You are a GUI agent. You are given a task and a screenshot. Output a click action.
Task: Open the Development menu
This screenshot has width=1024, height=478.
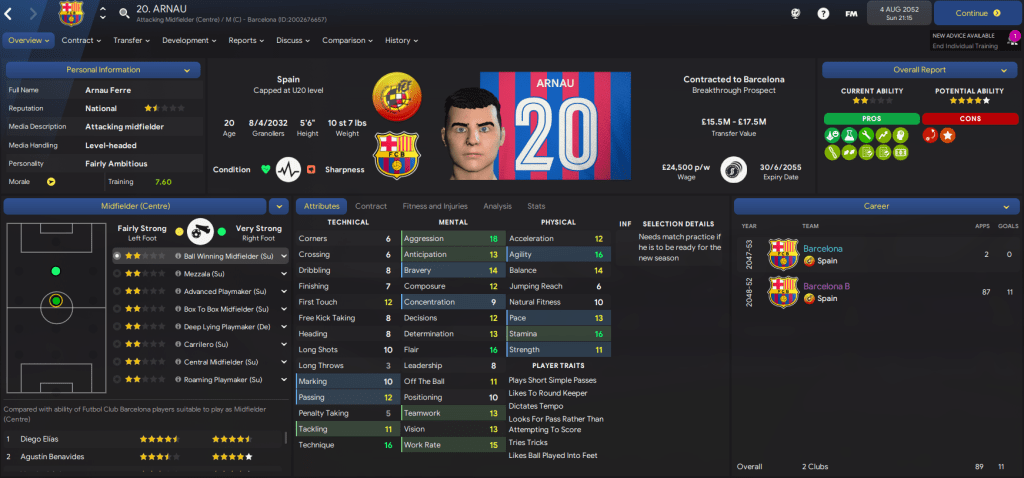(x=189, y=41)
